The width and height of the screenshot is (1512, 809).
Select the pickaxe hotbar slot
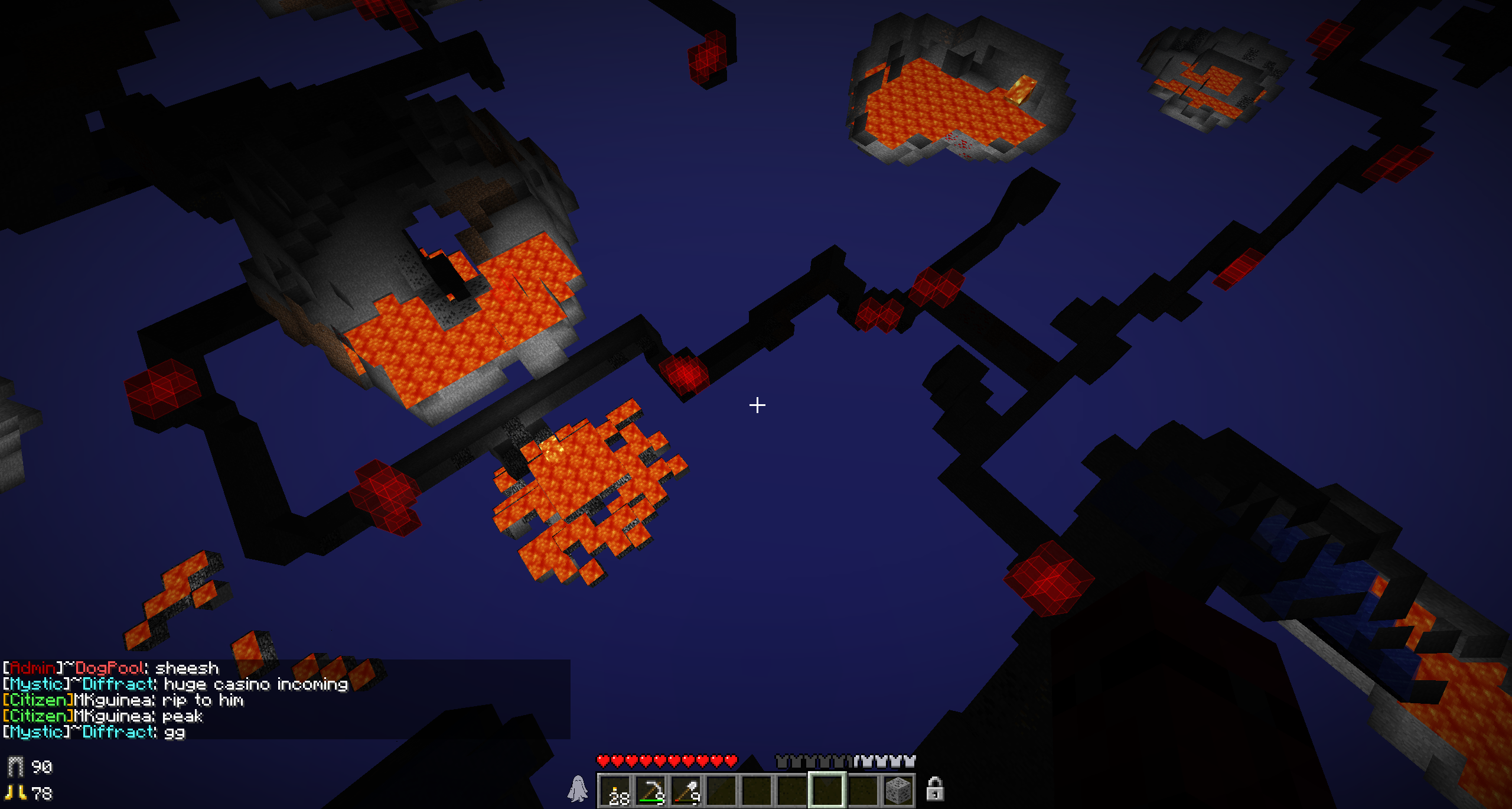[651, 791]
